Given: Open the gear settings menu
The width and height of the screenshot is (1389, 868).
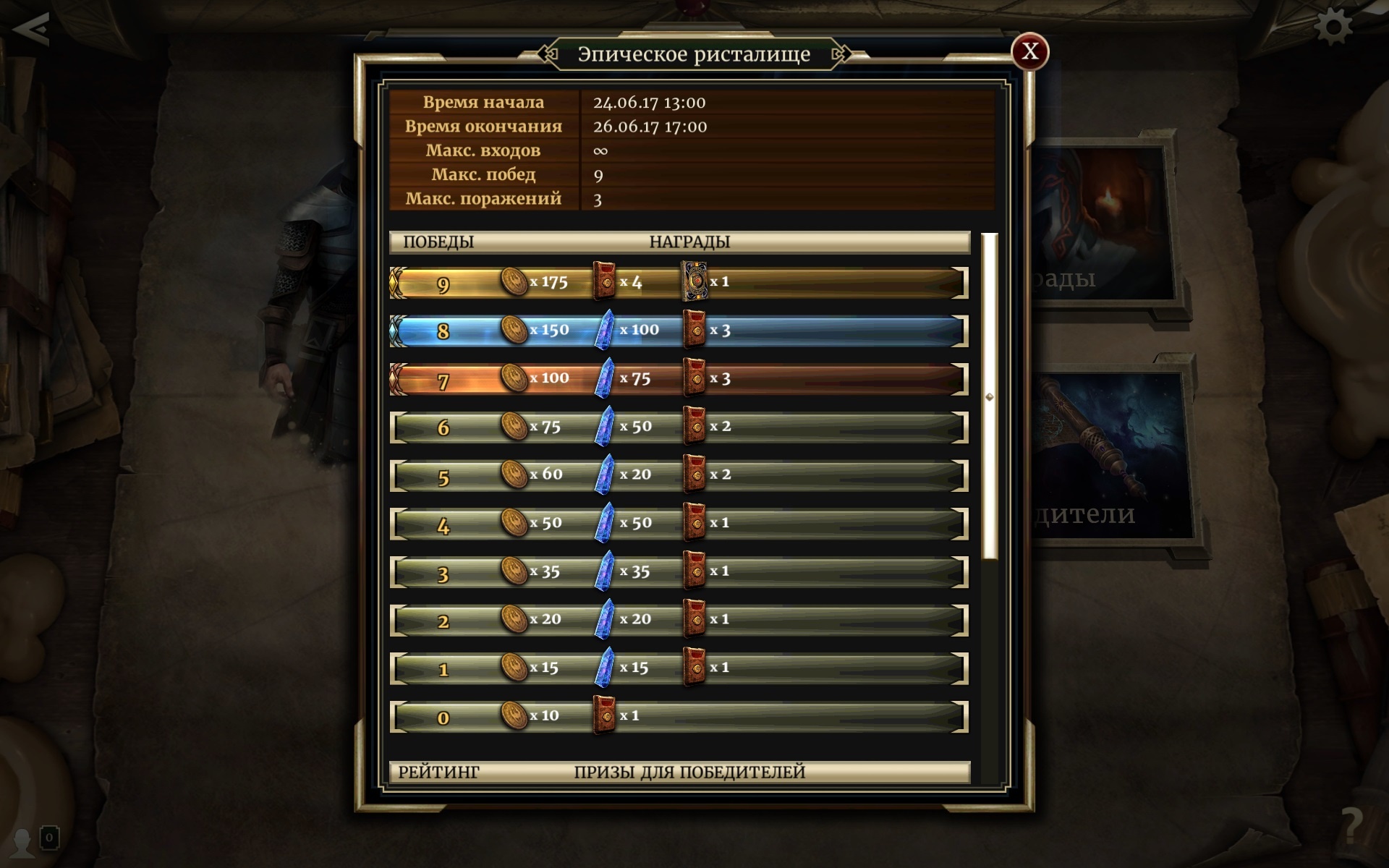Looking at the screenshot, I should click(1333, 27).
